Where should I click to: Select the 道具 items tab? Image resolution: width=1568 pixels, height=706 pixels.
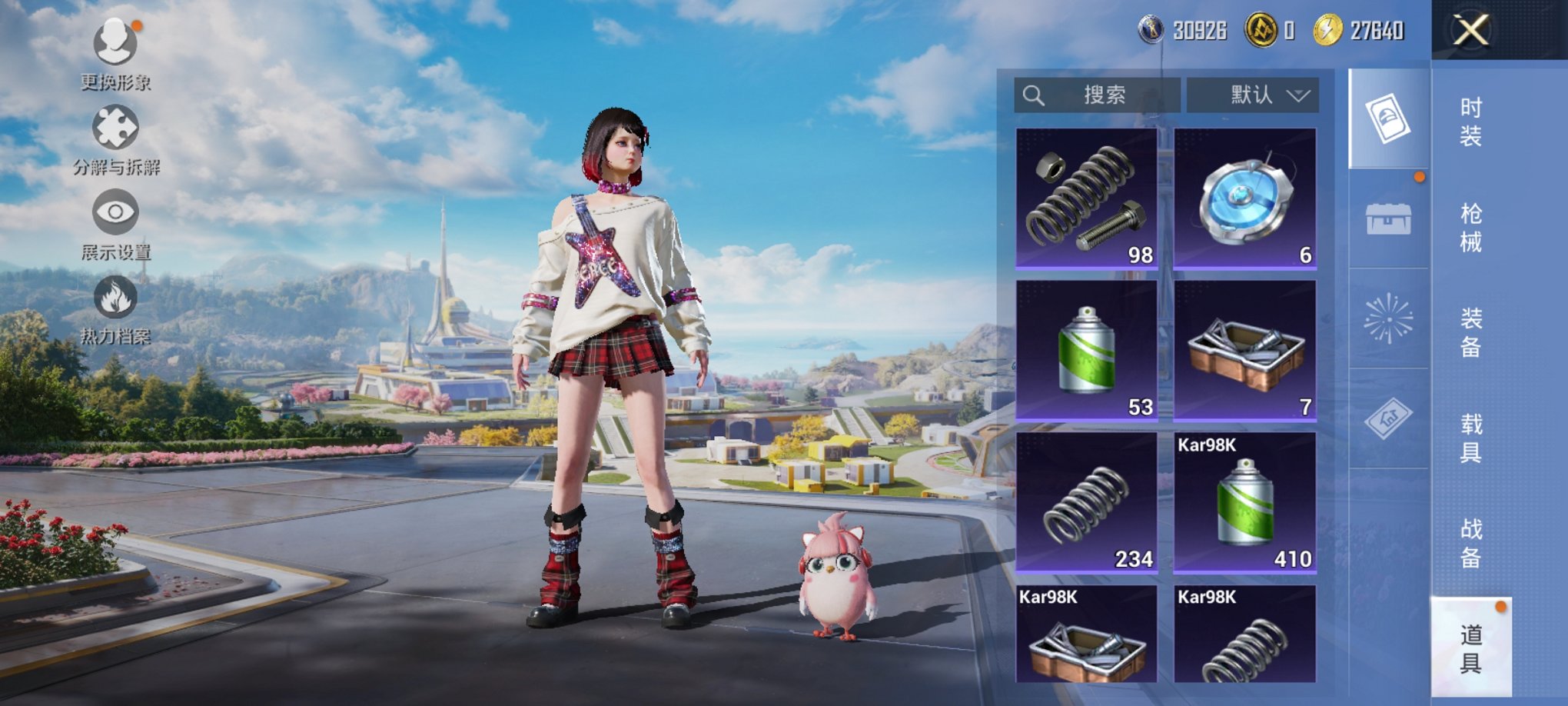point(1470,648)
